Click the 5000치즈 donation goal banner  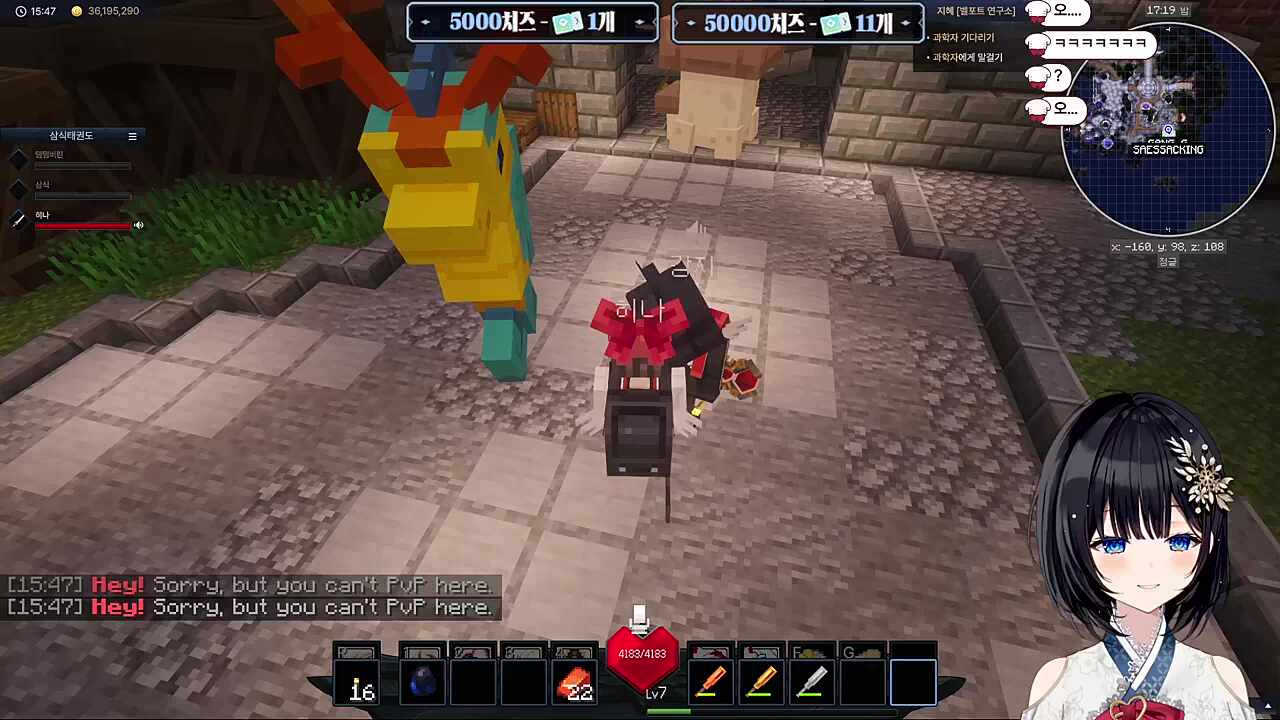(x=532, y=22)
